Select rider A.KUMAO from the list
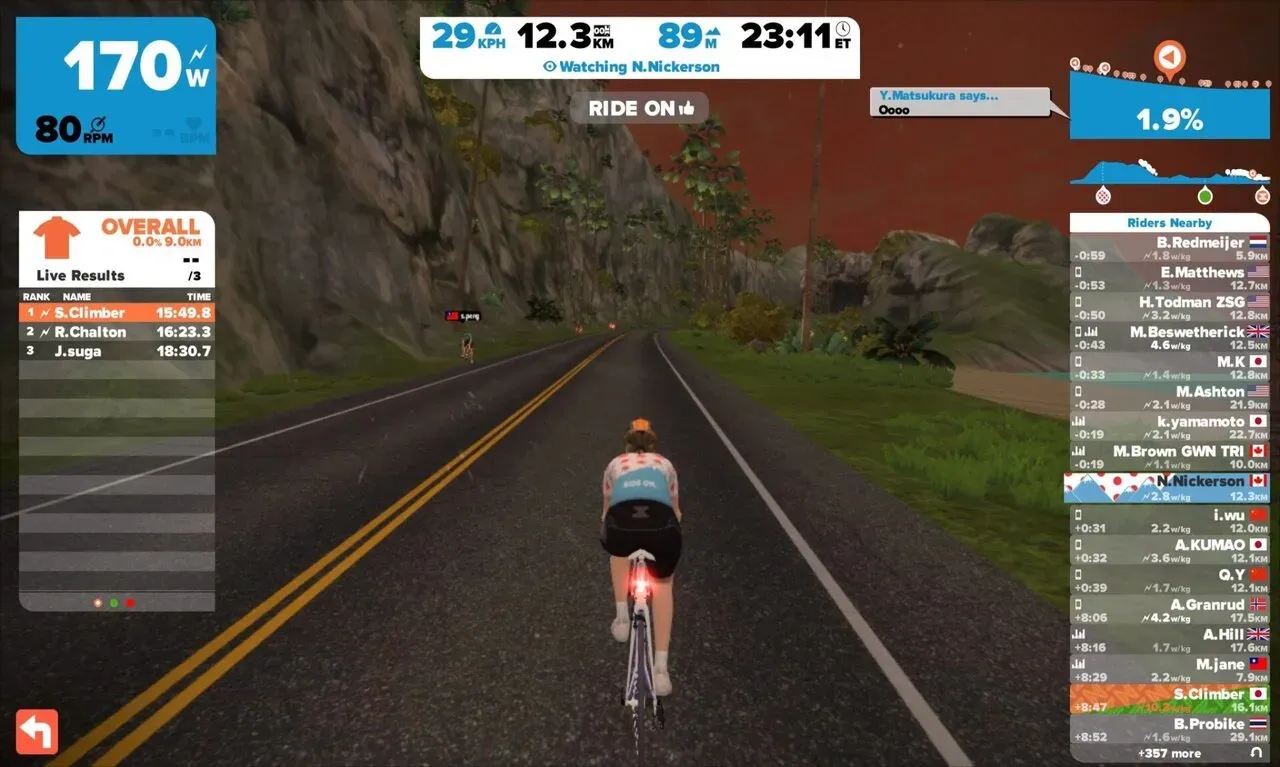 1169,551
